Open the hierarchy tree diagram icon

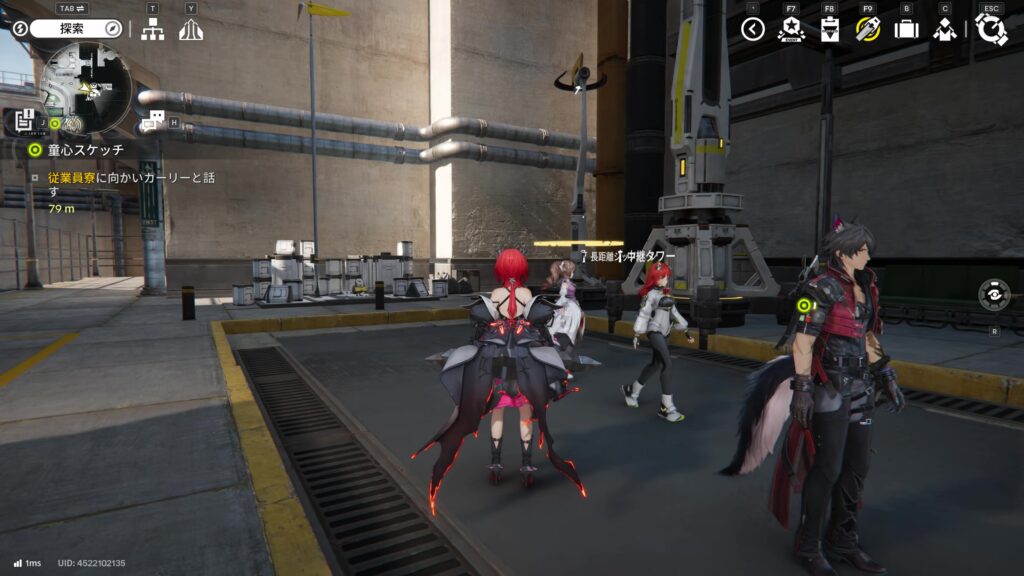pyautogui.click(x=152, y=29)
